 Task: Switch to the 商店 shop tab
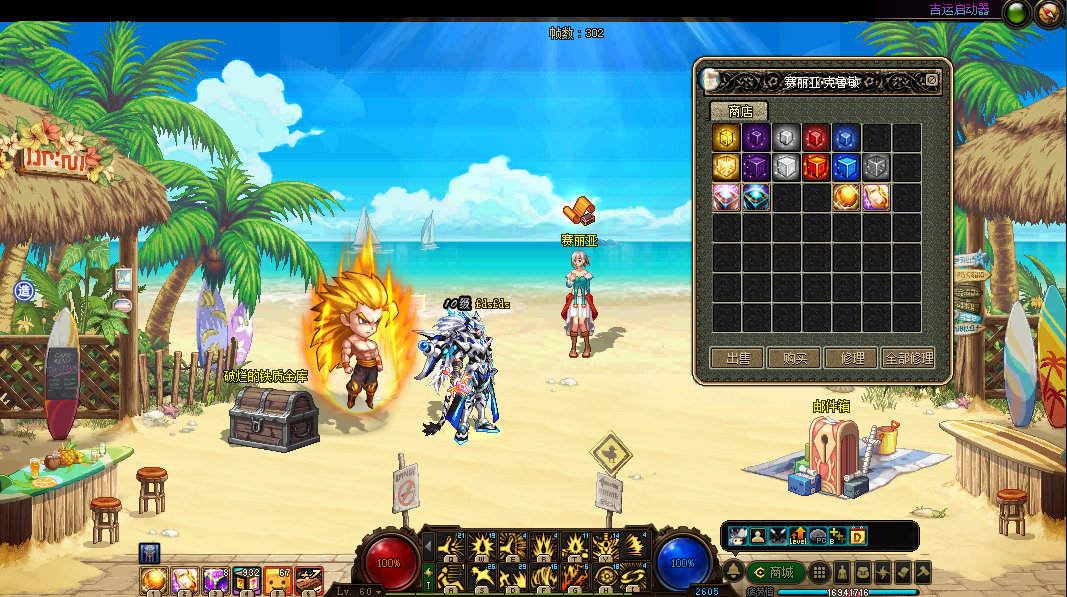coord(740,111)
